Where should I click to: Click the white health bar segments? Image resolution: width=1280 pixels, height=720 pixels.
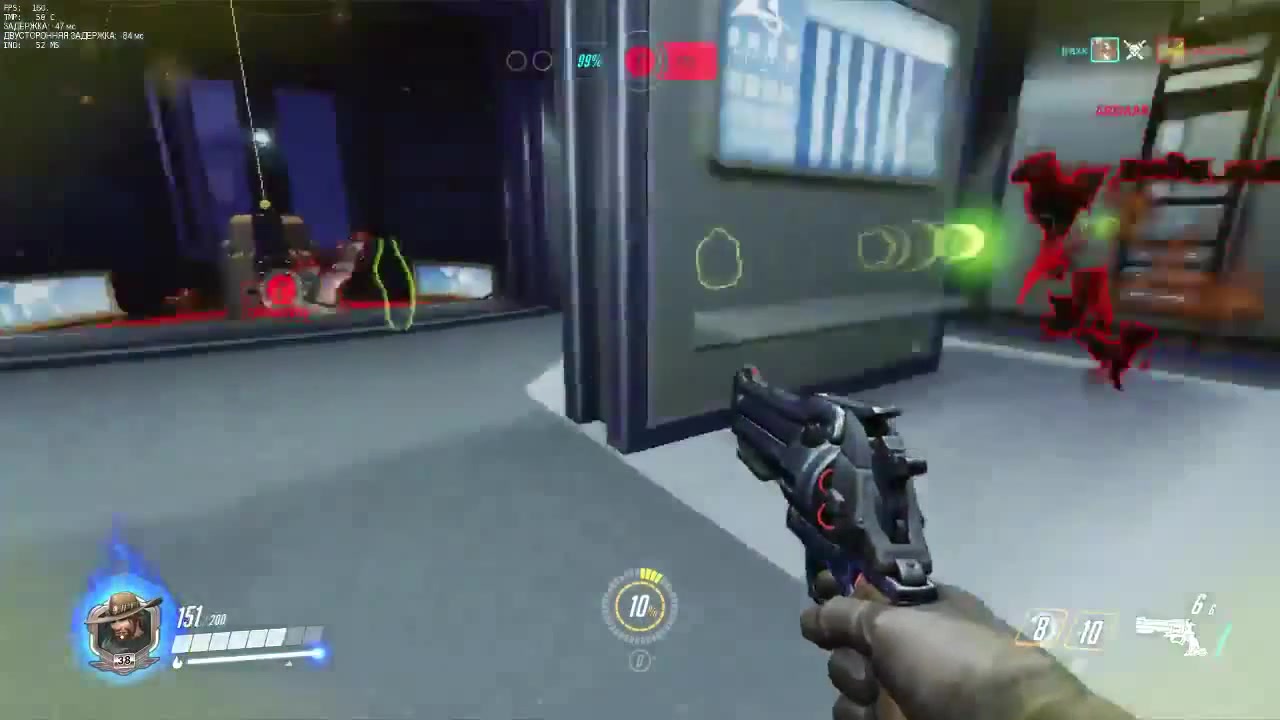click(x=243, y=637)
